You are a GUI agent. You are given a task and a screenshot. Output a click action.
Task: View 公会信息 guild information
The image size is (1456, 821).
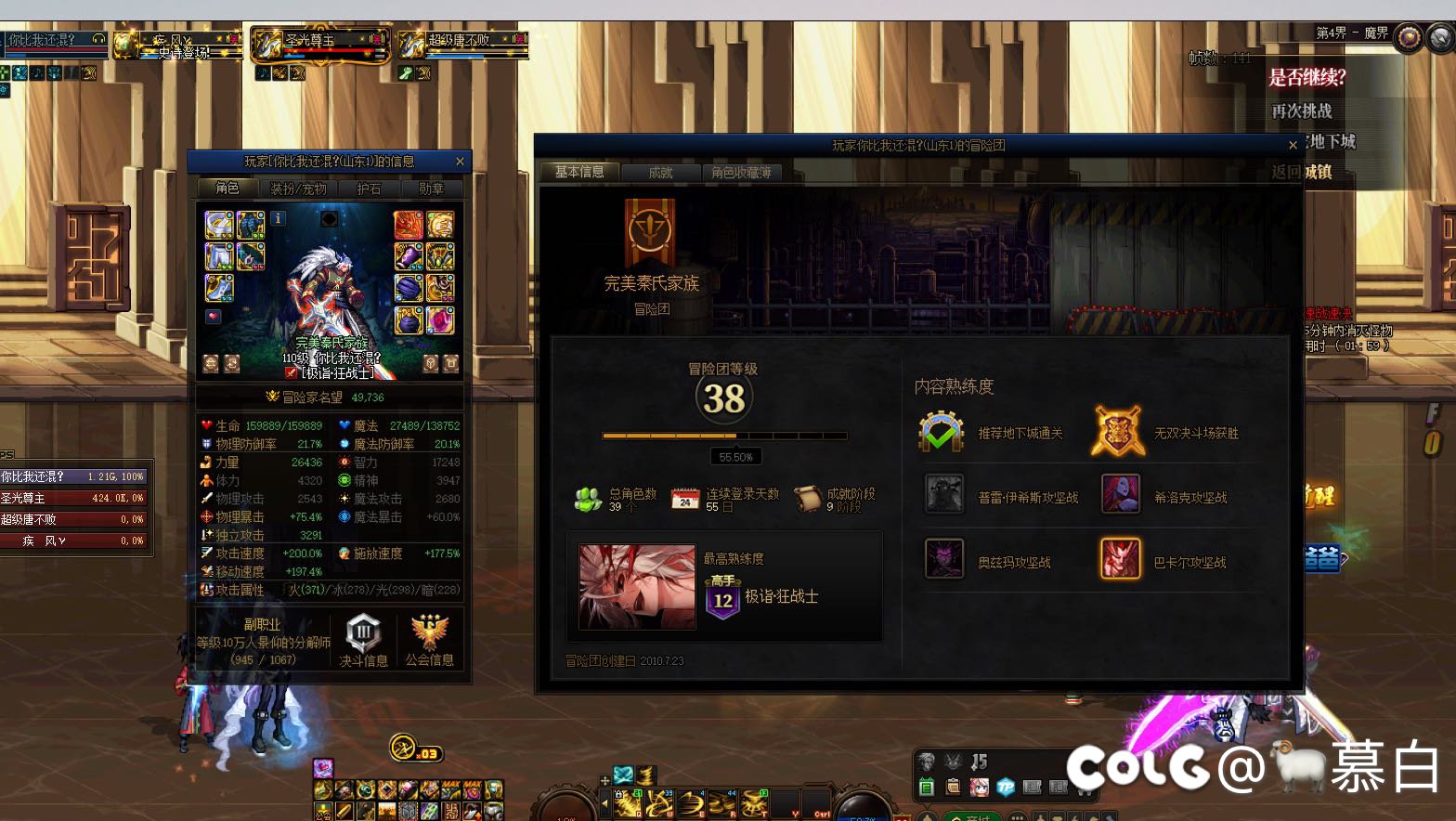click(x=429, y=641)
